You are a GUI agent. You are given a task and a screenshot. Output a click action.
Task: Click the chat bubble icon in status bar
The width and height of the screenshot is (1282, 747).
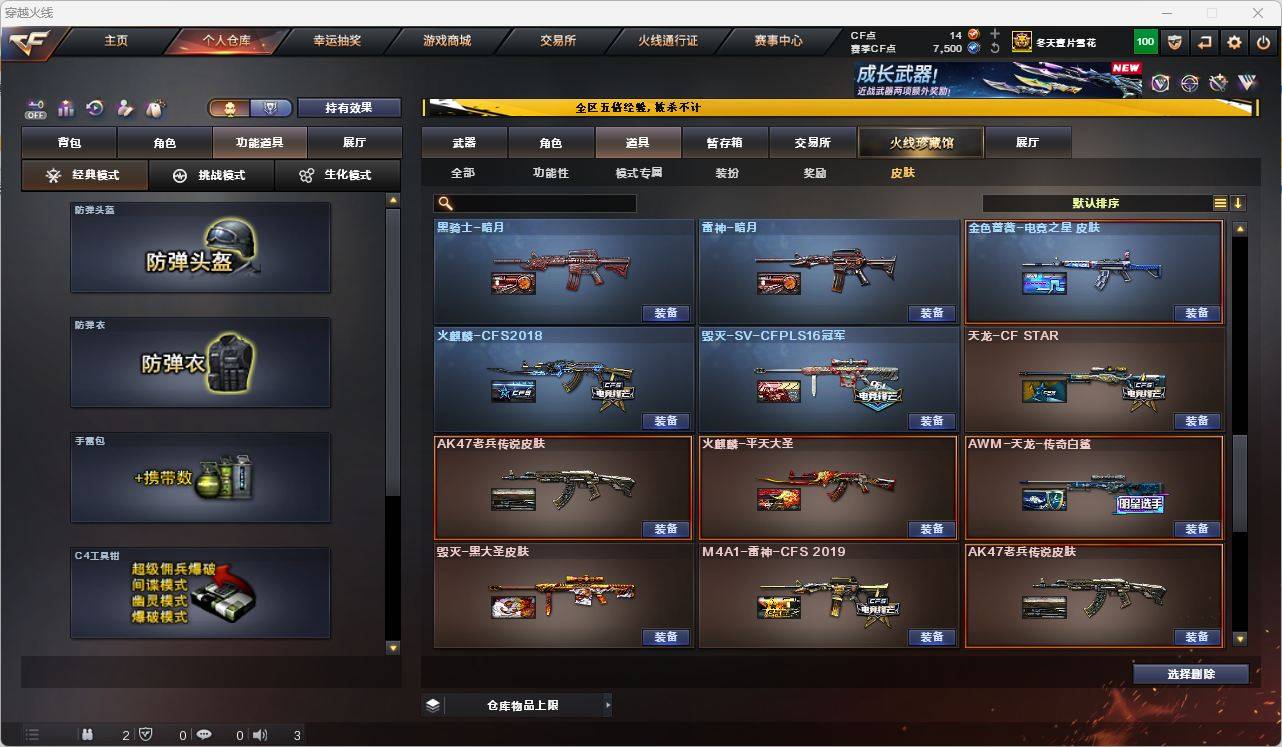click(203, 734)
